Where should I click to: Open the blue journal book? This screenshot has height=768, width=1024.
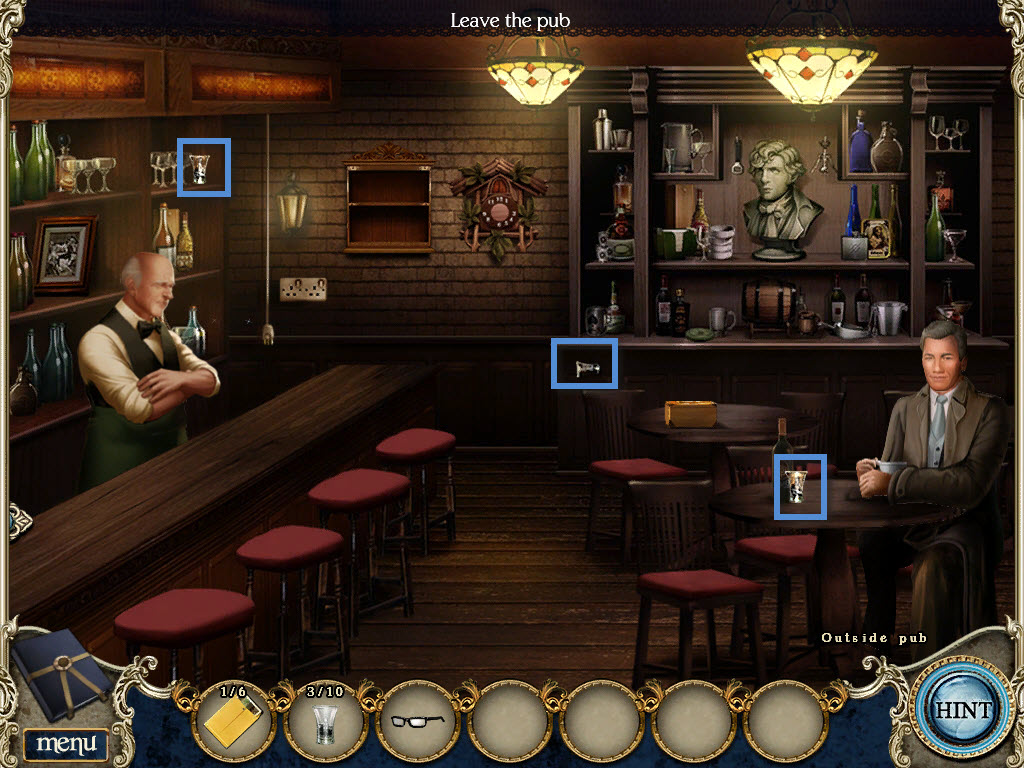pyautogui.click(x=62, y=674)
